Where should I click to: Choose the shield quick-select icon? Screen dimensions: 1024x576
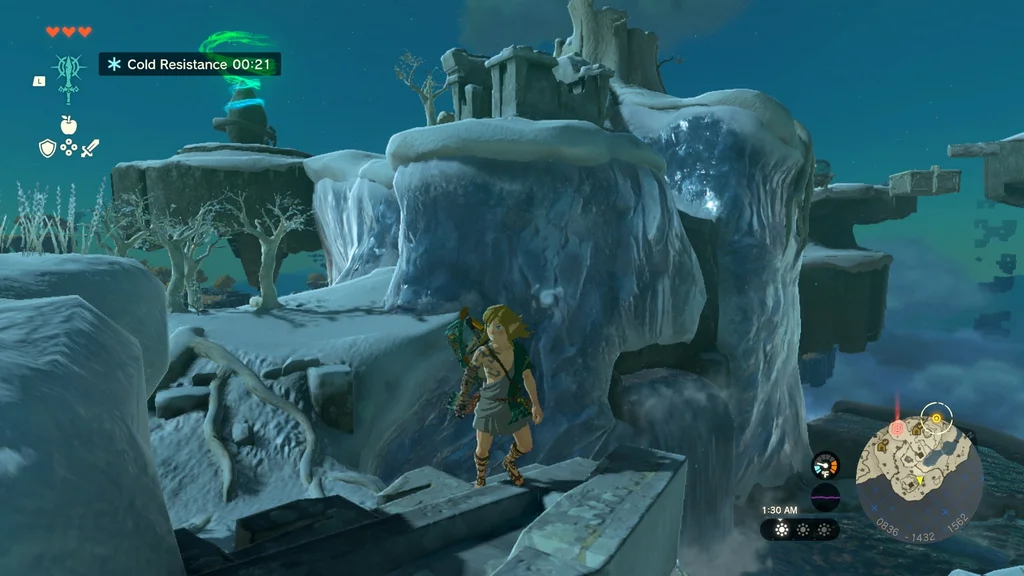pyautogui.click(x=46, y=148)
